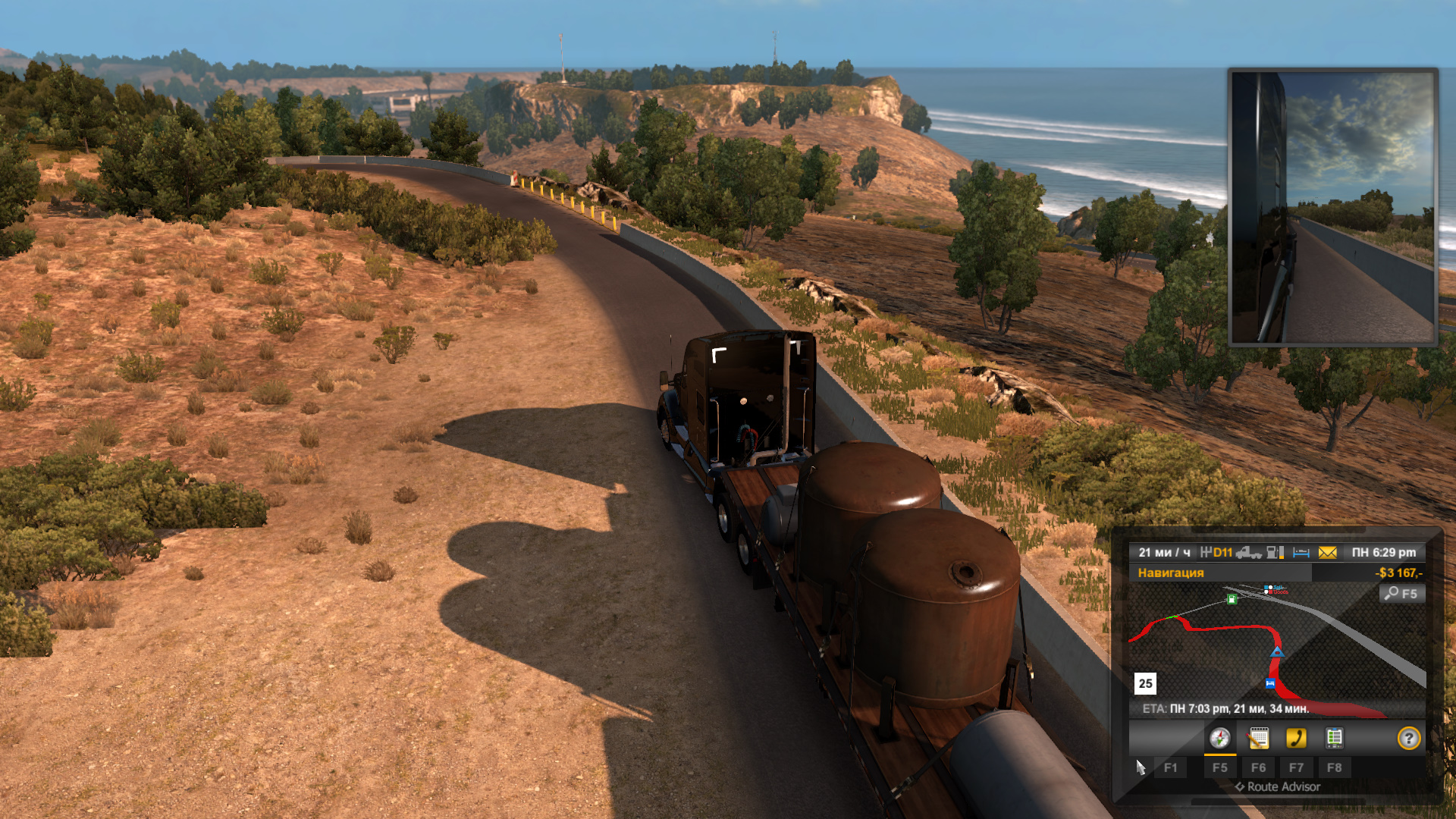Viewport: 1456px width, 819px height.
Task: Open the question mark help button
Action: [1408, 738]
